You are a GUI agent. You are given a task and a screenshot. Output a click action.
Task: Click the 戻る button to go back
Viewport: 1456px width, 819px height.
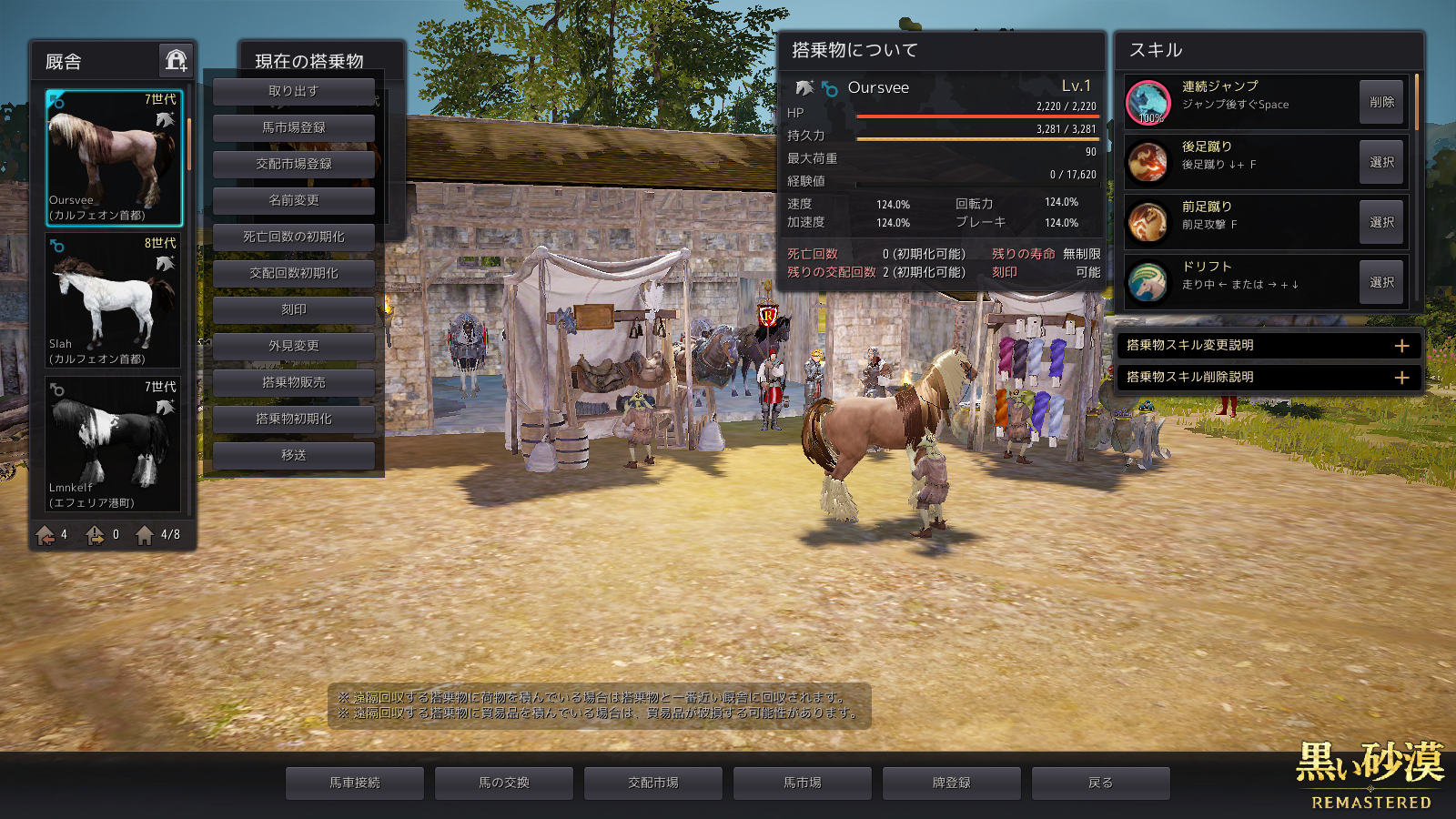click(1100, 783)
